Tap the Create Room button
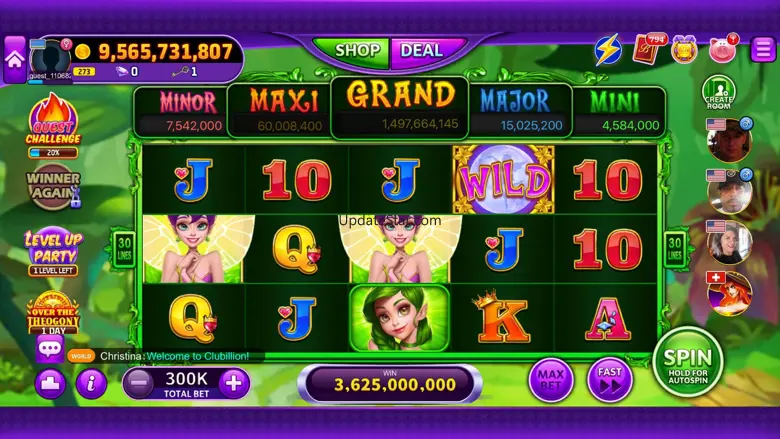The image size is (780, 439). 718,94
